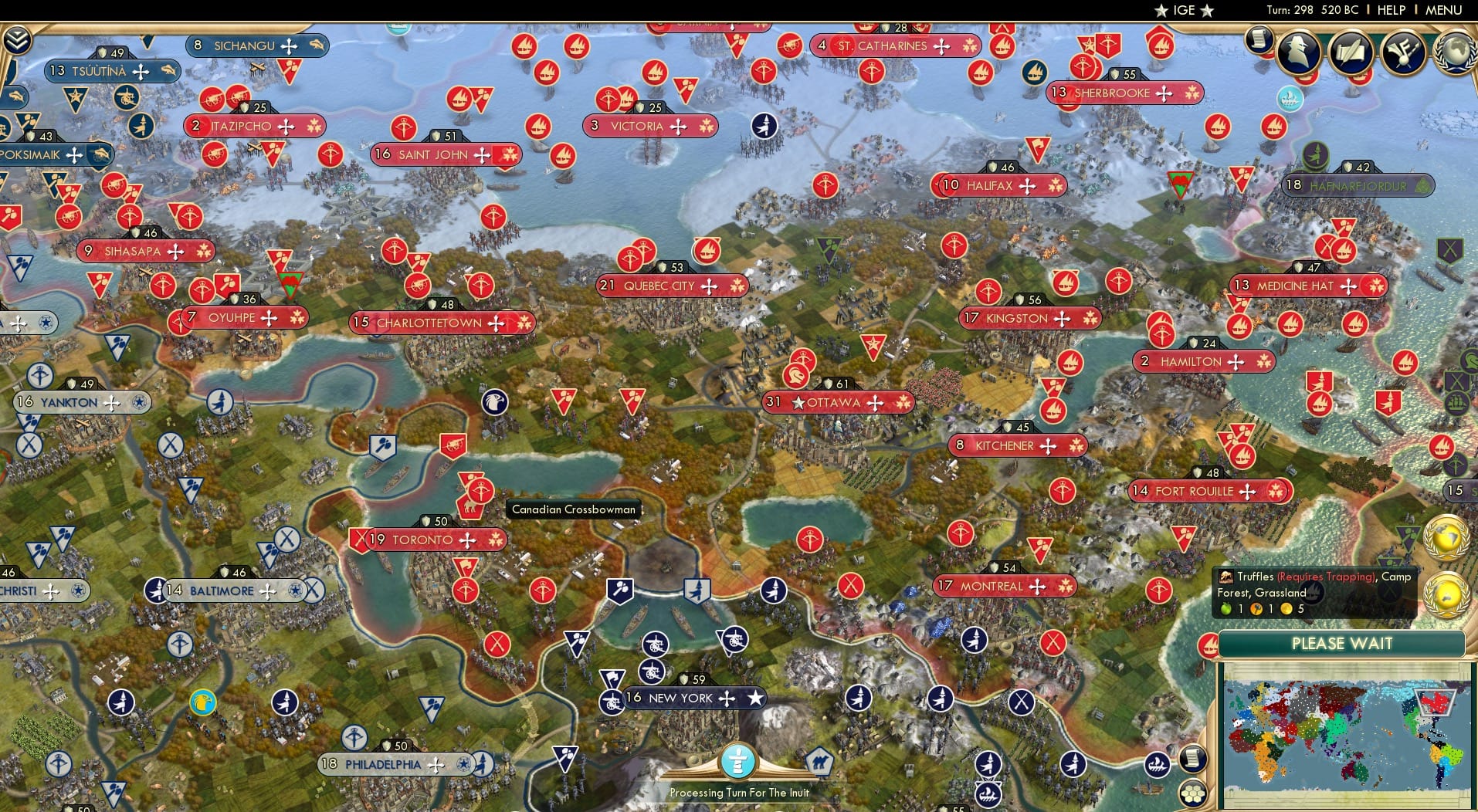Open the MENU item
This screenshot has width=1478, height=812.
coord(1442,10)
